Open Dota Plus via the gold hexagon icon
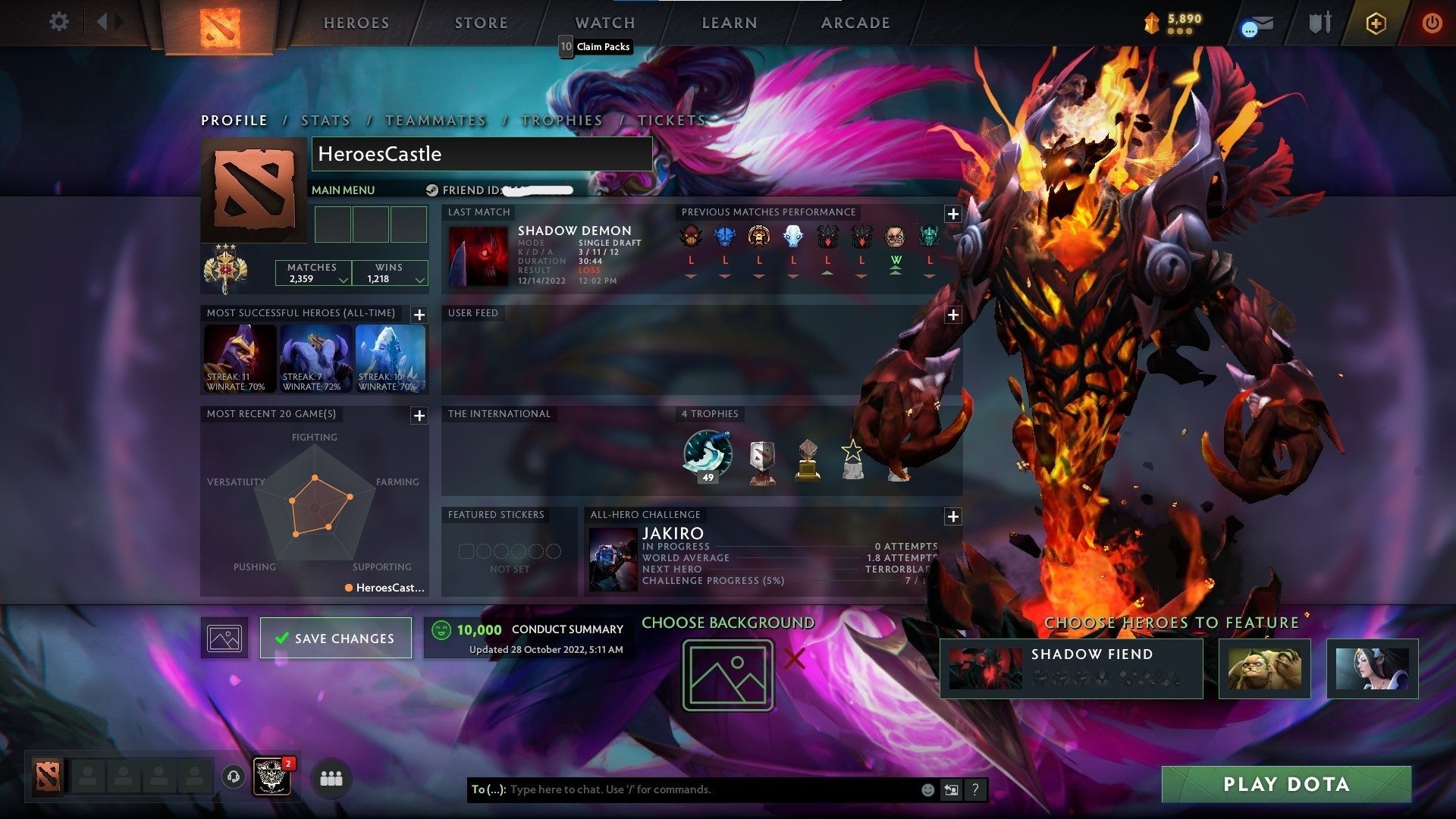This screenshot has width=1456, height=819. [x=1378, y=23]
